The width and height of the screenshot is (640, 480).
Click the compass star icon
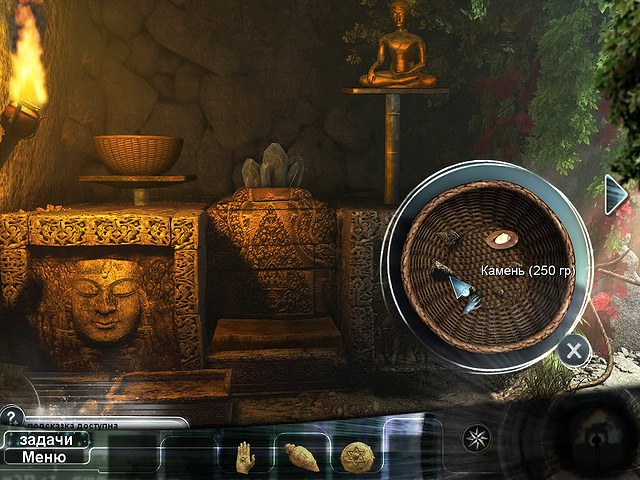[474, 437]
